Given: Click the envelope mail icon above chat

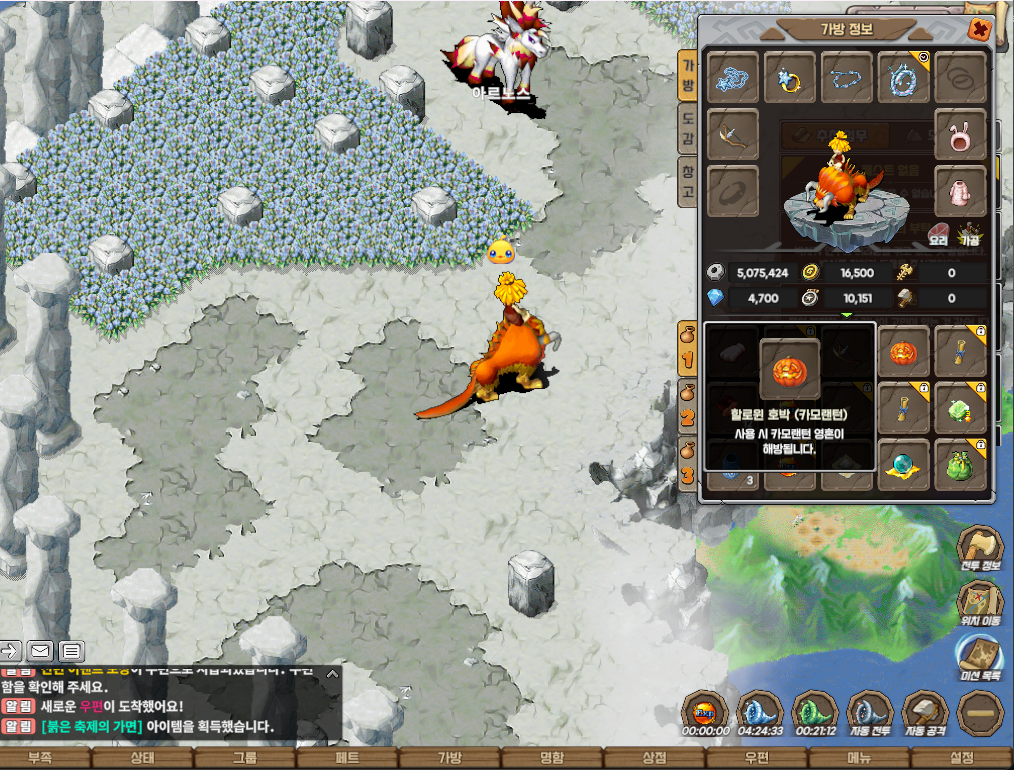Looking at the screenshot, I should pyautogui.click(x=40, y=651).
